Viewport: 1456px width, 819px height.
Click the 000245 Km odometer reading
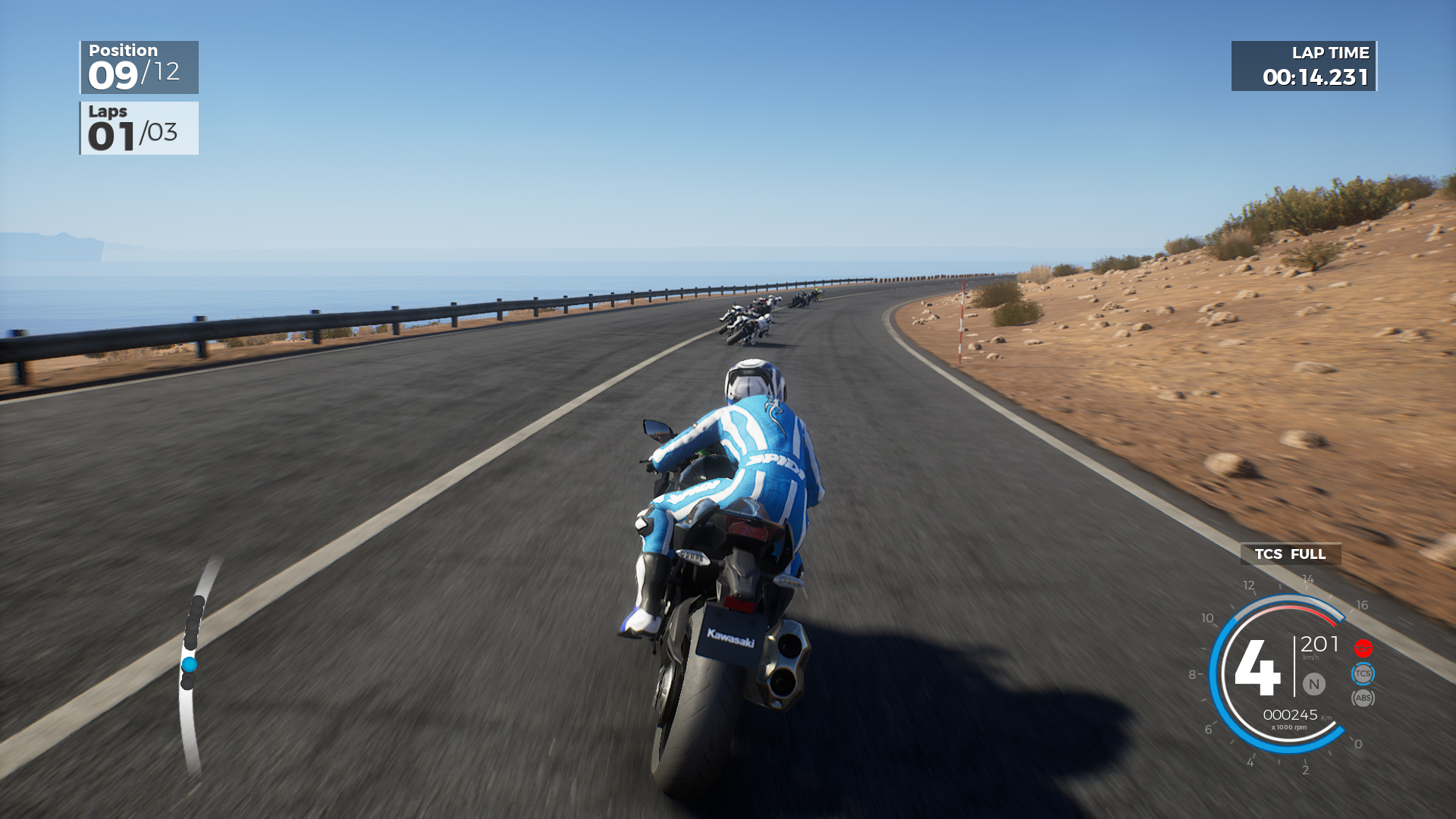tap(1291, 714)
